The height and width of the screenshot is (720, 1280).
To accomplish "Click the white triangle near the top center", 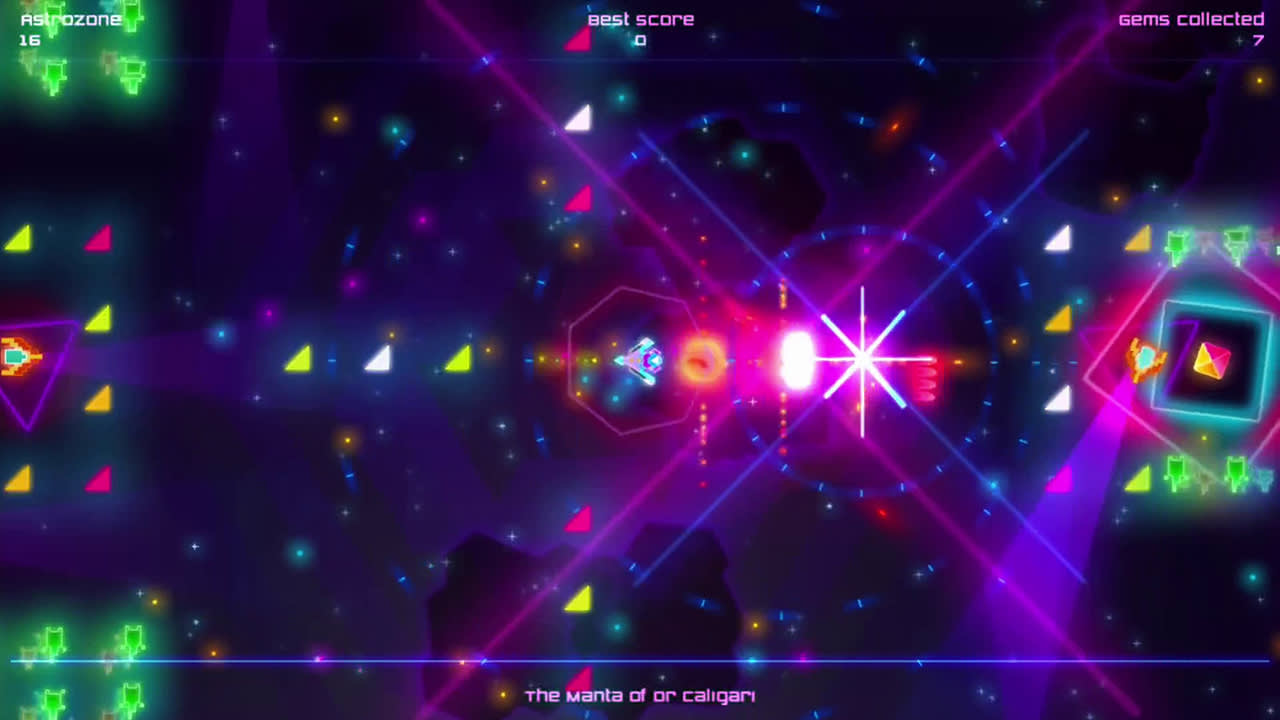I will point(577,120).
